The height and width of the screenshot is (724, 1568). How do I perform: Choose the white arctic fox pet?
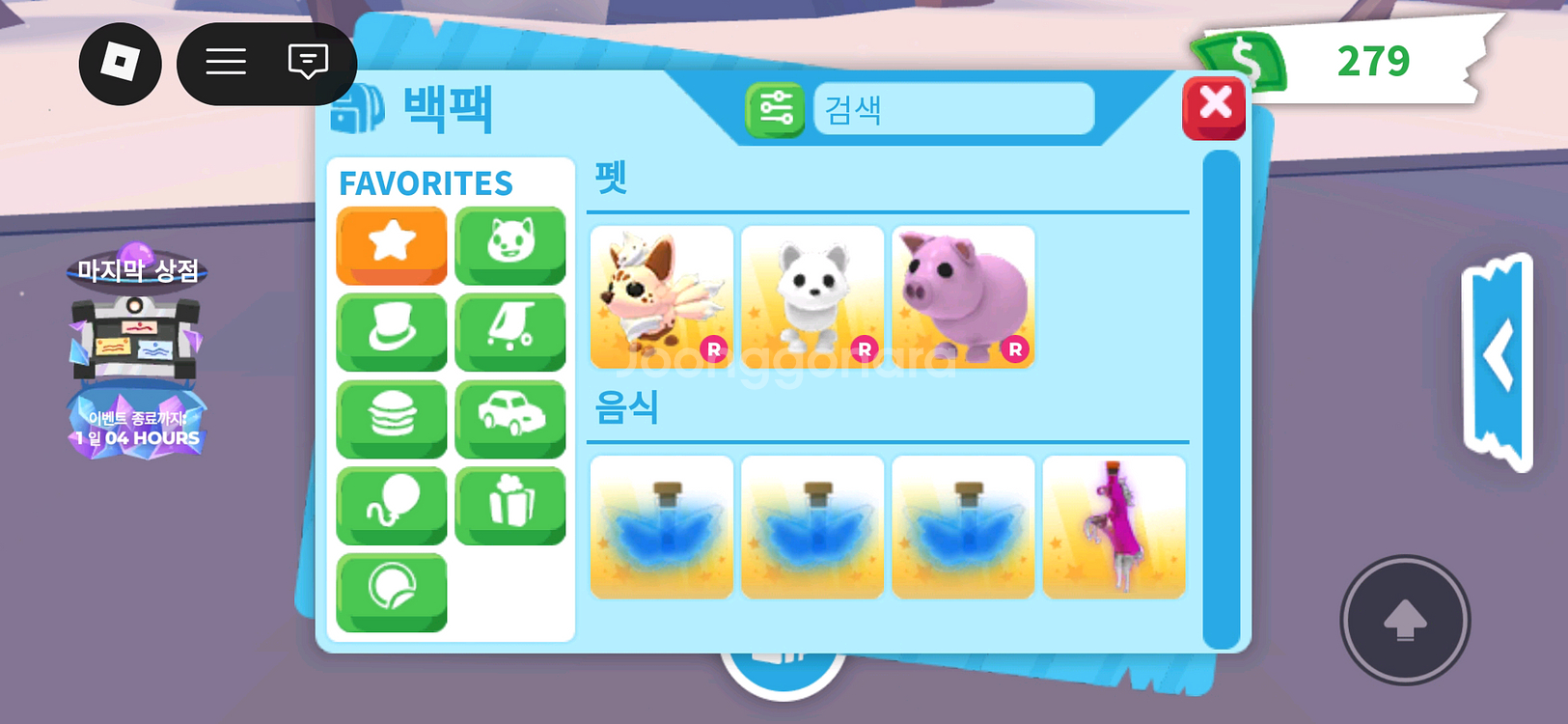(x=812, y=296)
